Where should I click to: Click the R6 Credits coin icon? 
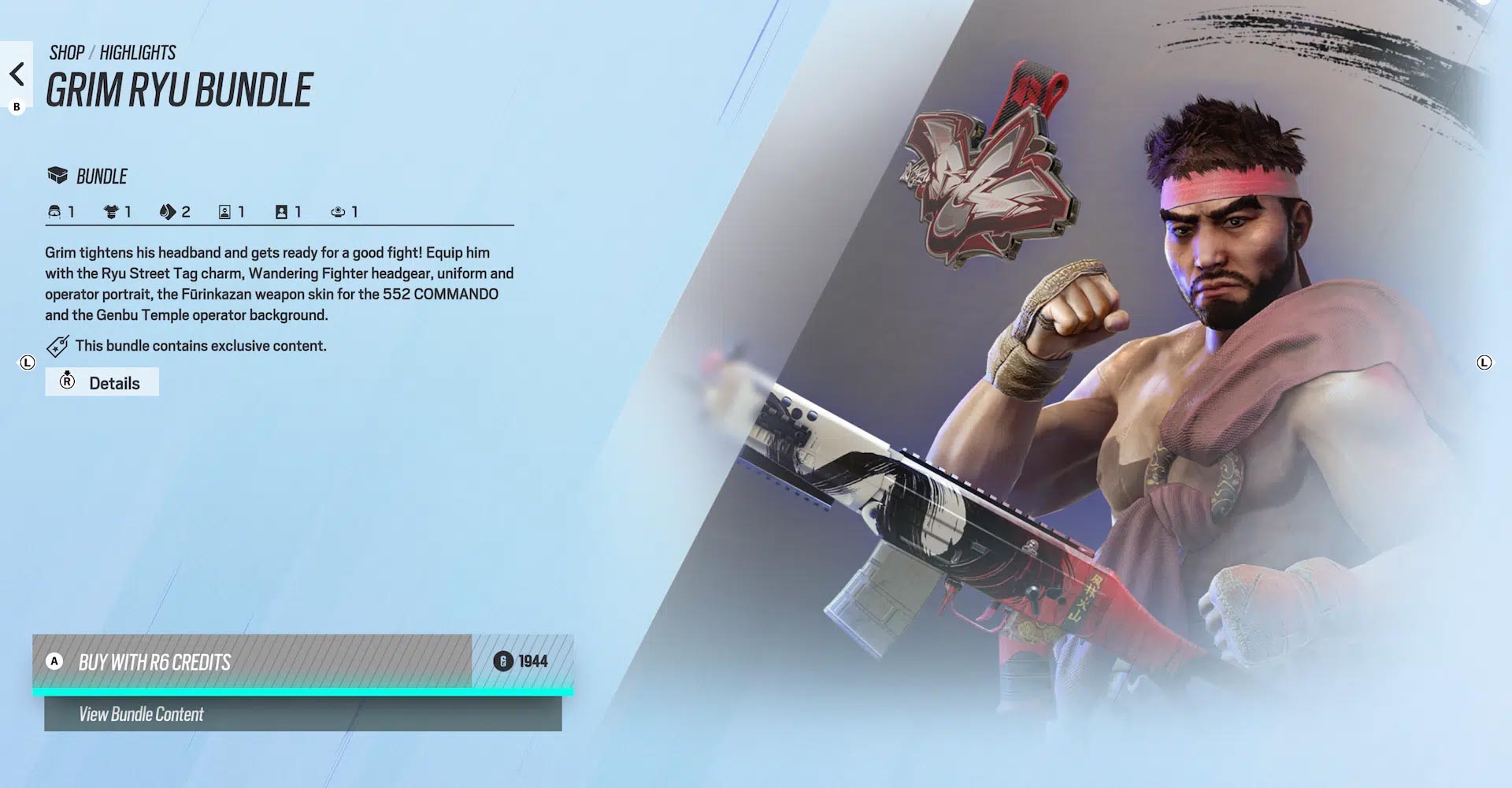pos(502,662)
